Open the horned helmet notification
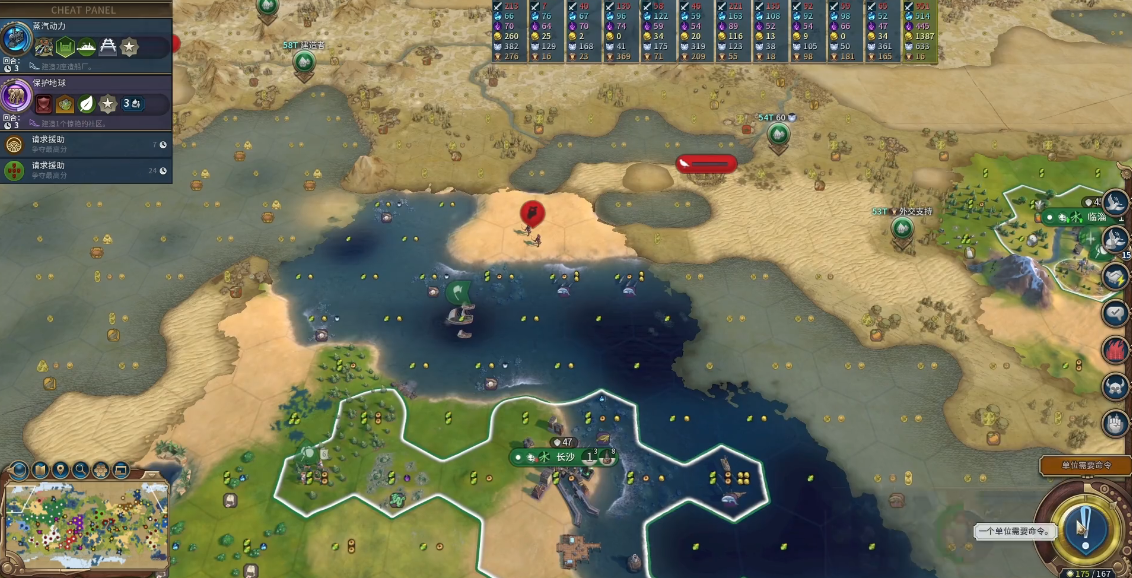This screenshot has height=578, width=1132. 1115,386
